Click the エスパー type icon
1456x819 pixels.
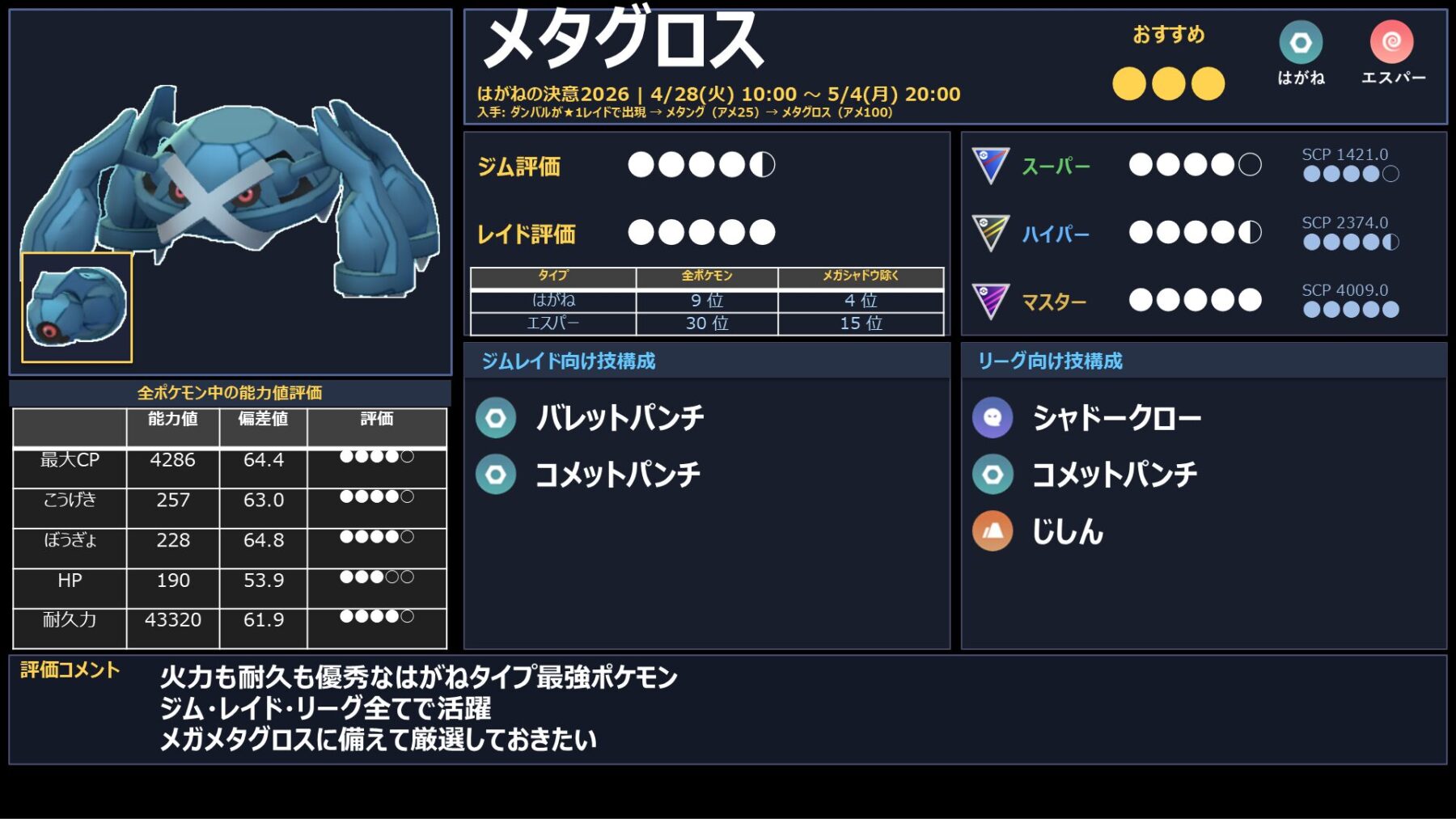(x=1391, y=42)
